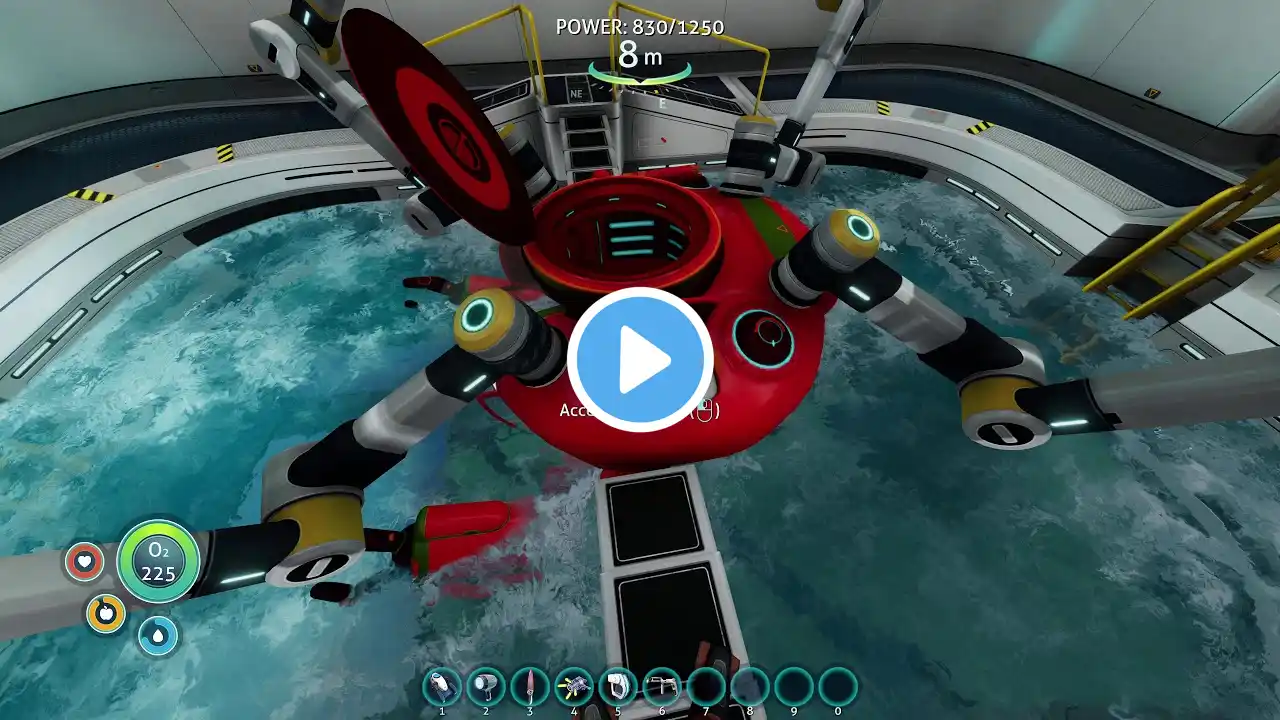Click the empty hotbar slot numbered 0

point(838,687)
